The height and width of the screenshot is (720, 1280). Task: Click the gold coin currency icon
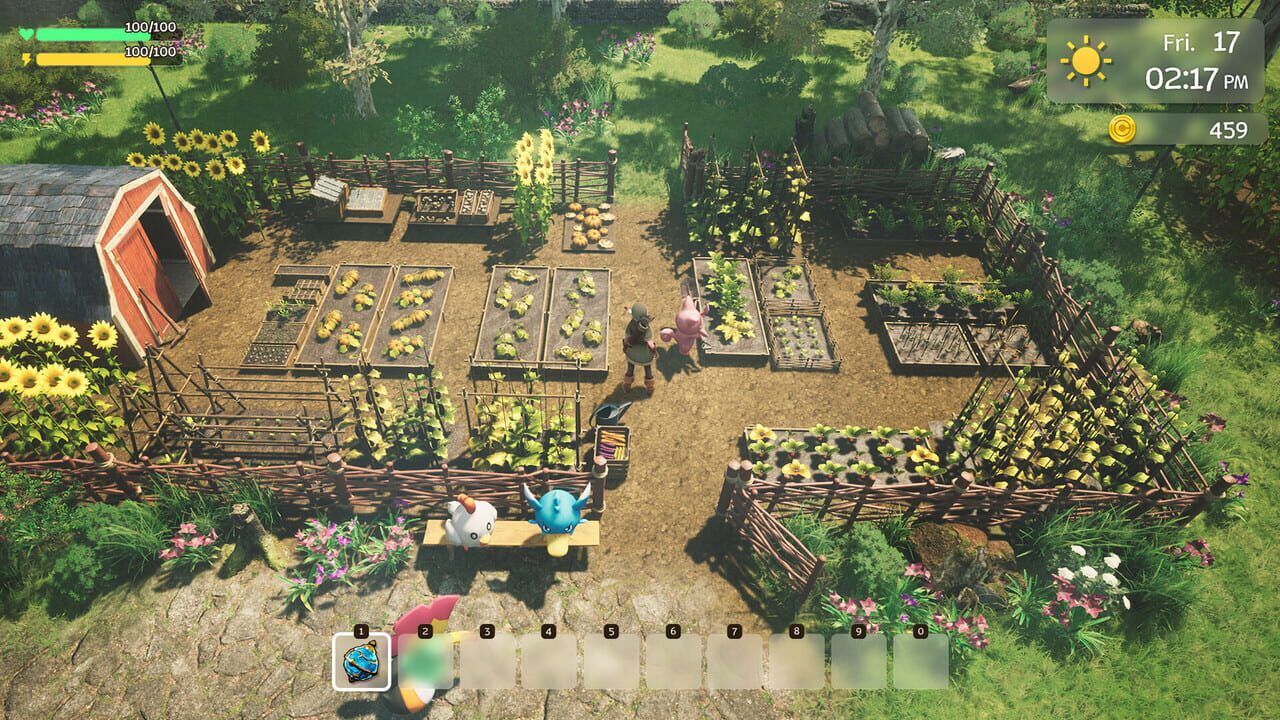point(1124,129)
